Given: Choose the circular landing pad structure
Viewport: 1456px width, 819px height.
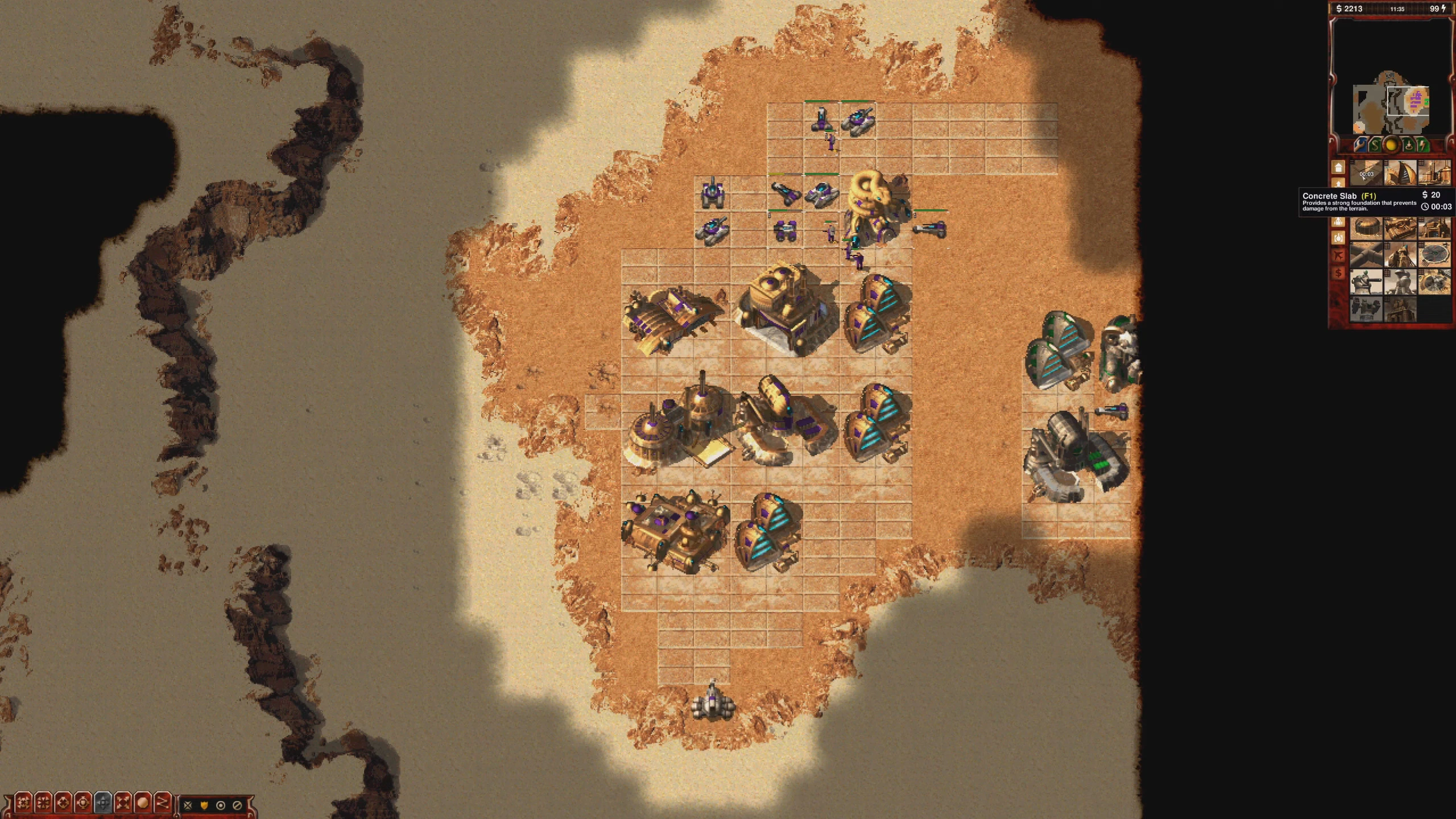Looking at the screenshot, I should point(1433,256).
